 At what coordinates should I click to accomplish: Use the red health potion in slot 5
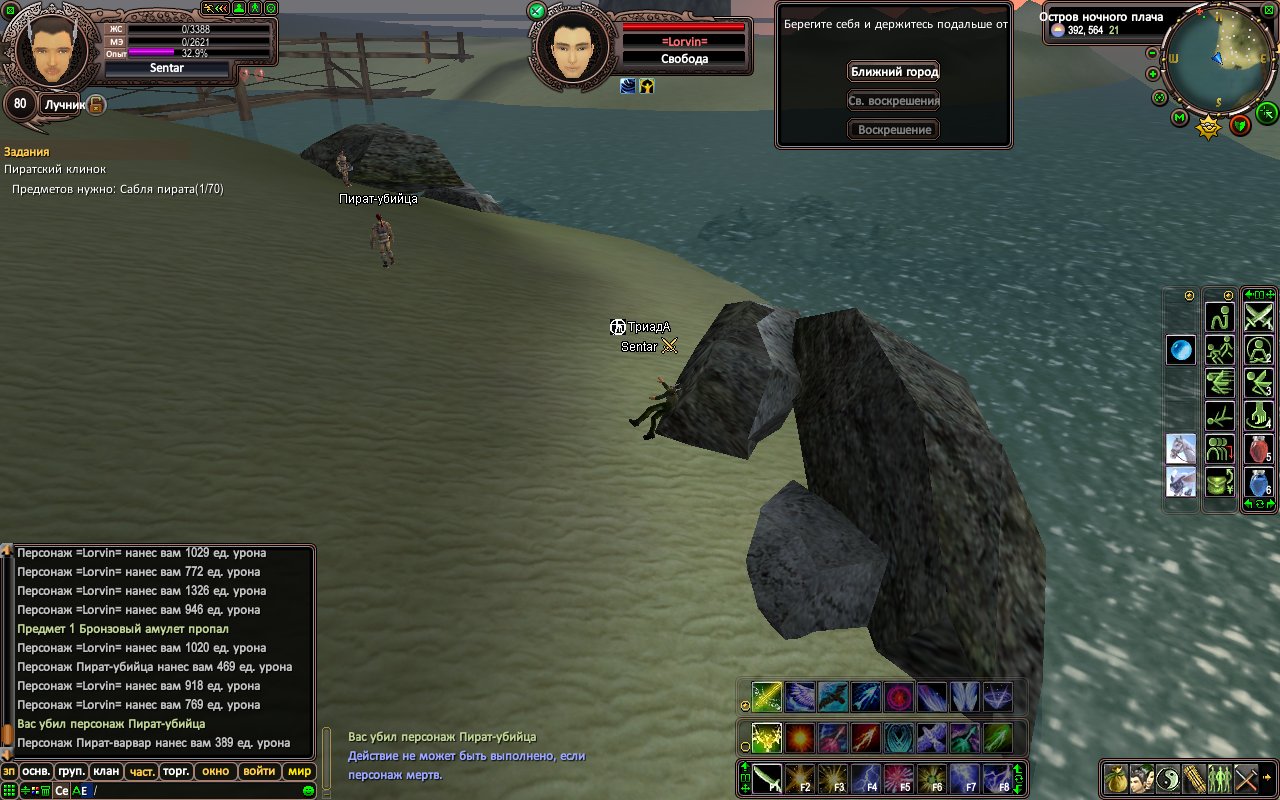pos(1257,449)
